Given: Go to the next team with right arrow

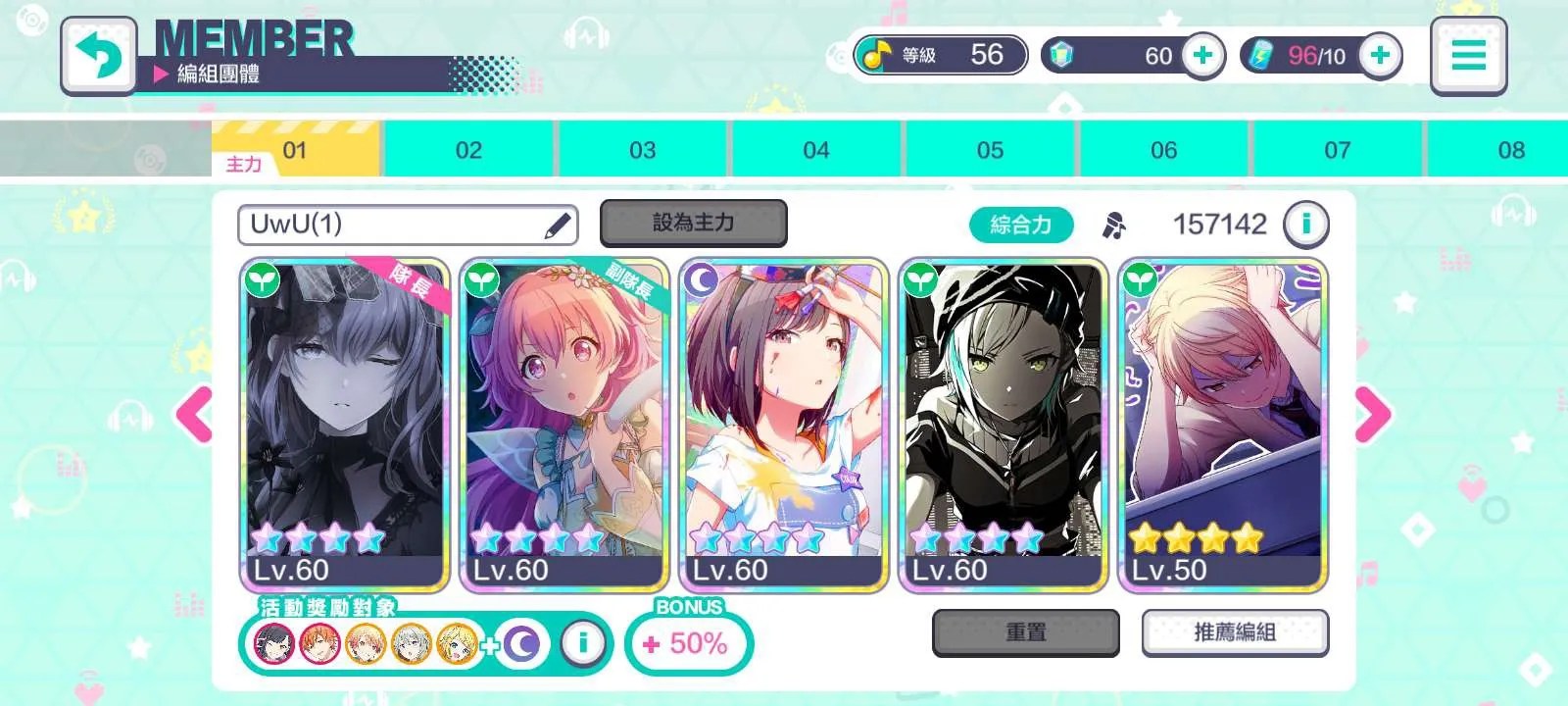Looking at the screenshot, I should pyautogui.click(x=1372, y=415).
